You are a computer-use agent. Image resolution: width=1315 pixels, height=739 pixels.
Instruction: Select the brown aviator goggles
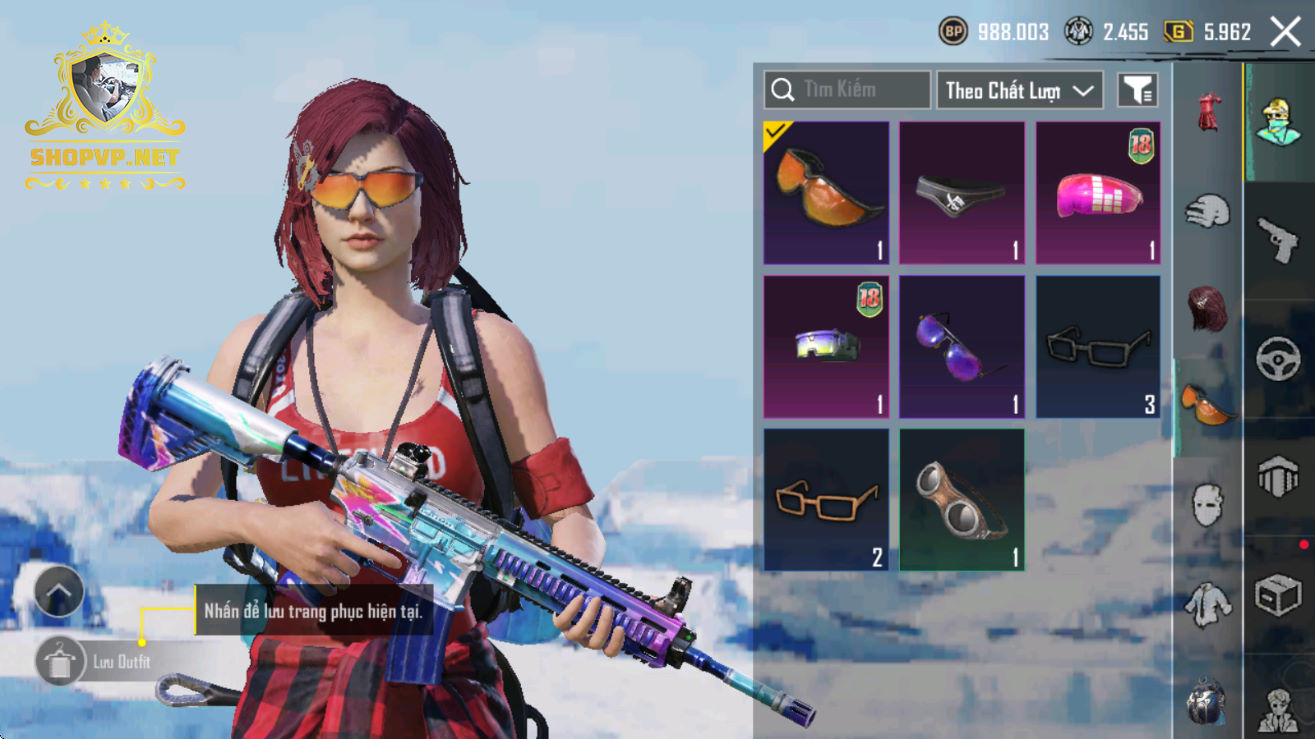click(962, 500)
